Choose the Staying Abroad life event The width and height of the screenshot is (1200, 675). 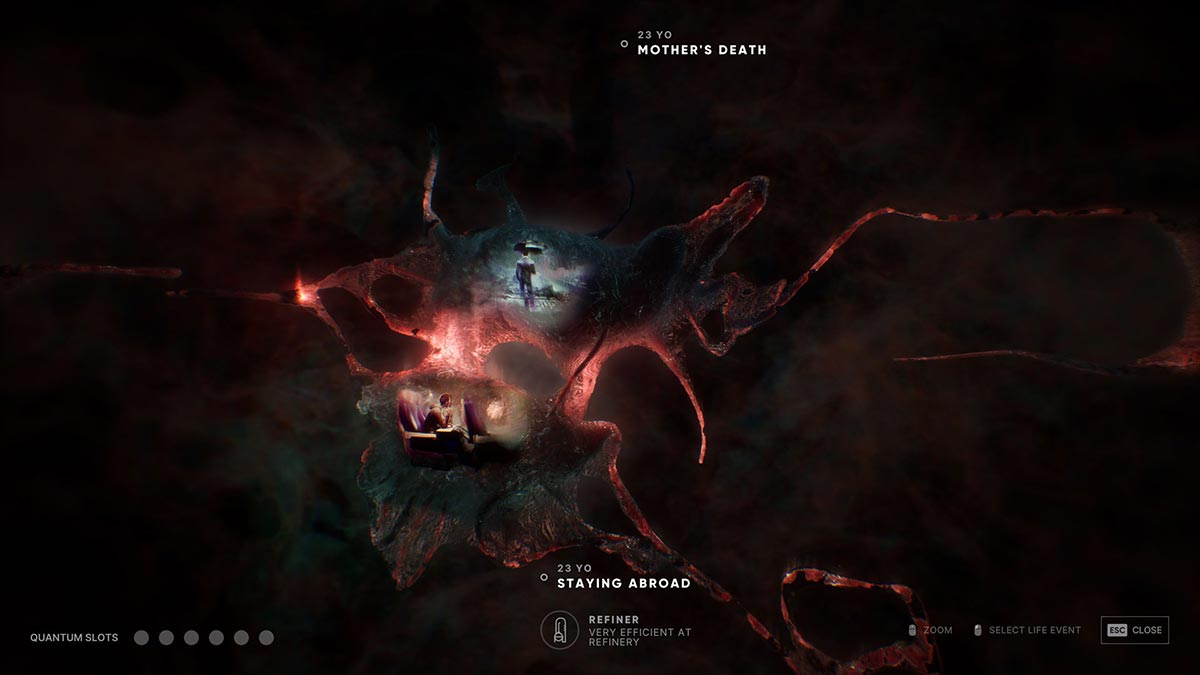click(x=623, y=583)
